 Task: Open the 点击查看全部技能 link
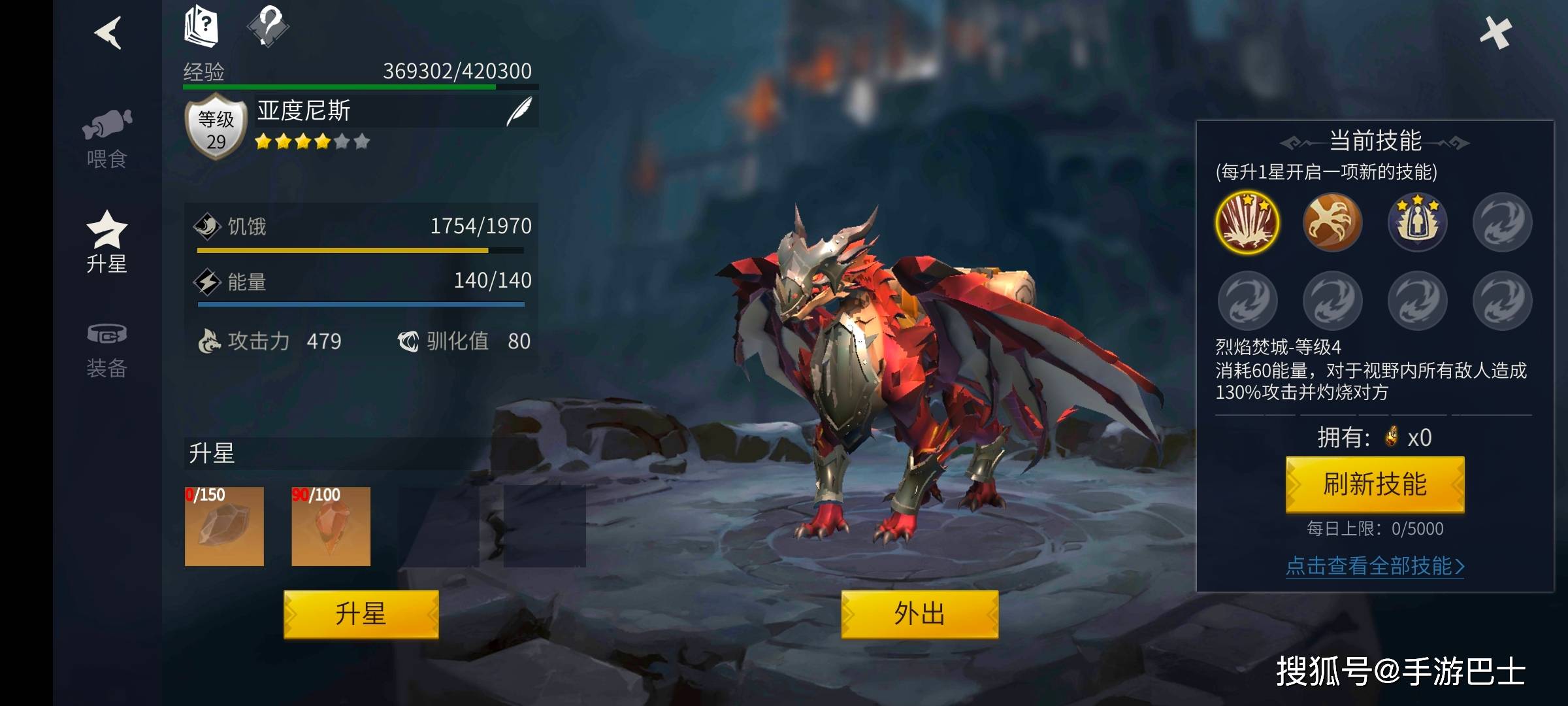[1375, 565]
